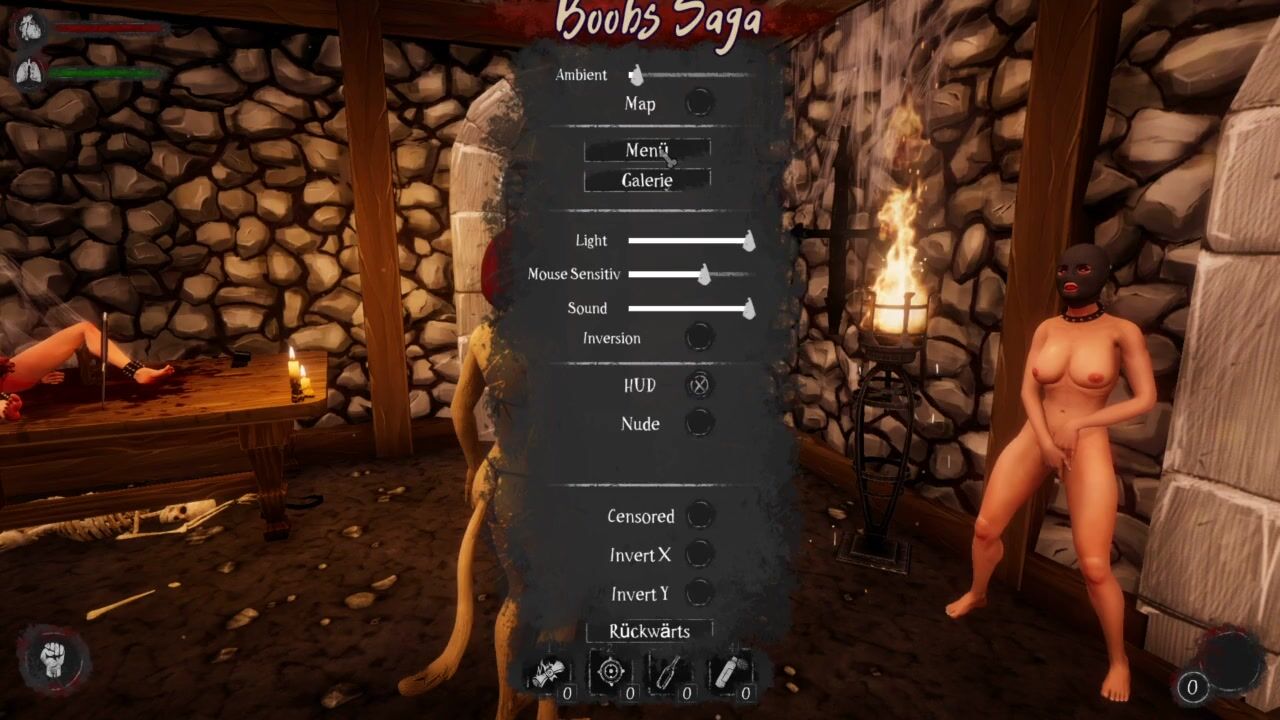Toggle the HUD checkbox off
Screen dimensions: 1280x720
click(x=699, y=385)
